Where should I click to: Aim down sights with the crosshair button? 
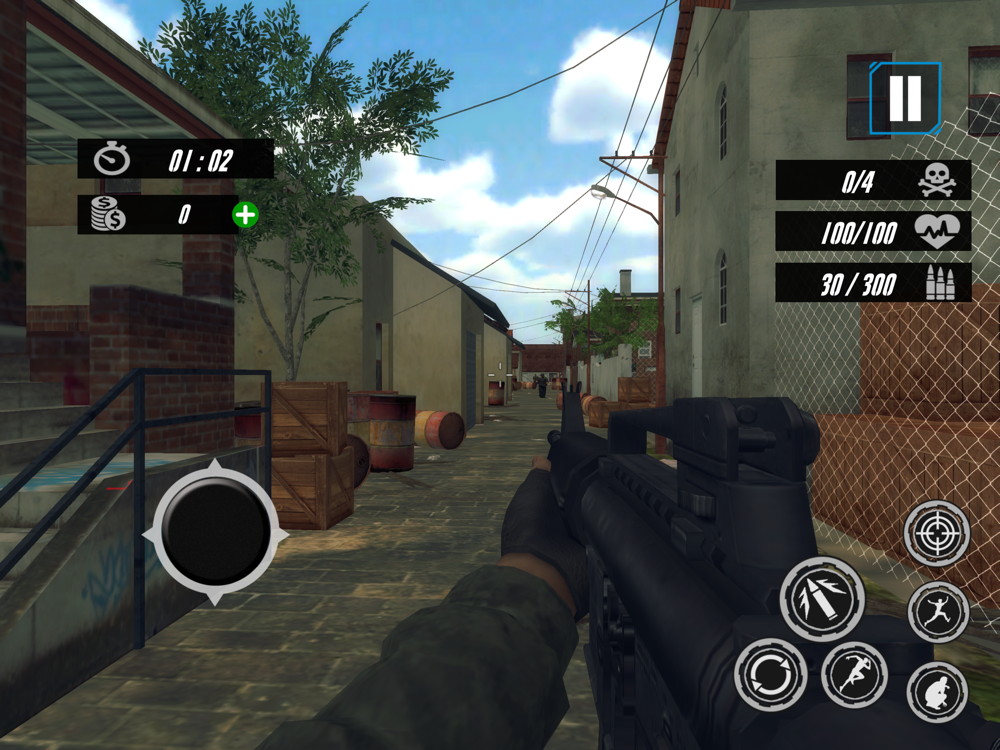[937, 533]
